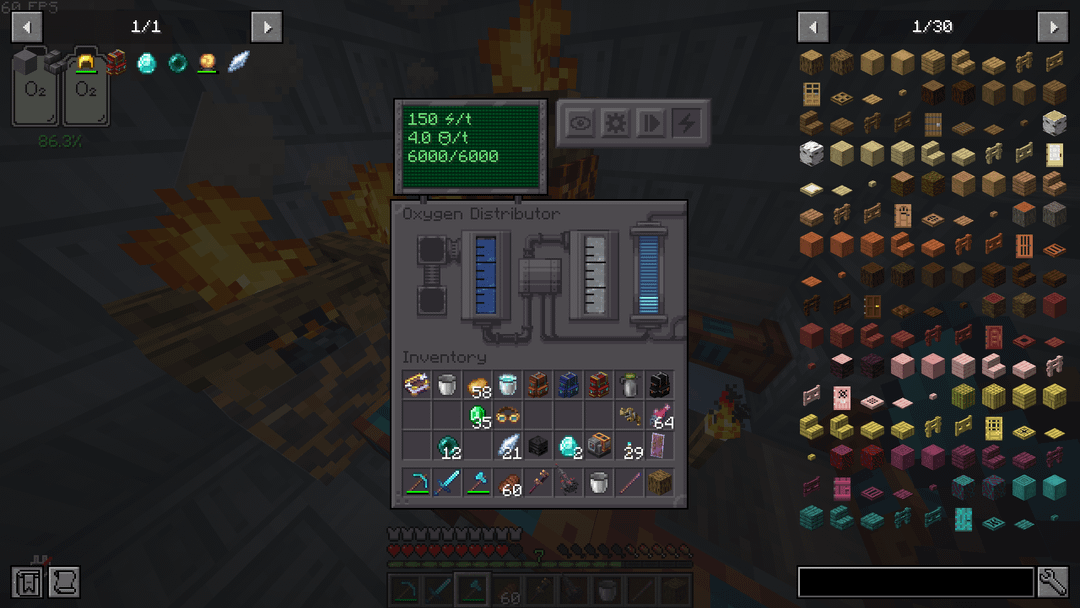This screenshot has height=608, width=1080.
Task: Pick up the emerald stack of 35
Action: 479,415
